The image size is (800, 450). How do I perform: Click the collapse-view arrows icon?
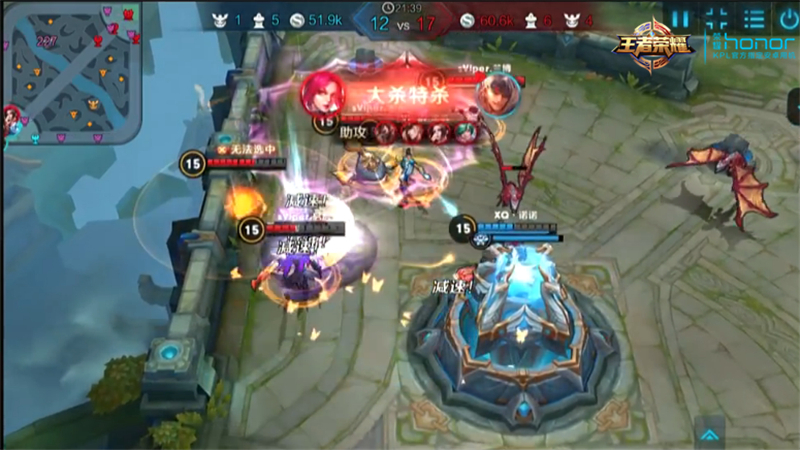click(716, 18)
